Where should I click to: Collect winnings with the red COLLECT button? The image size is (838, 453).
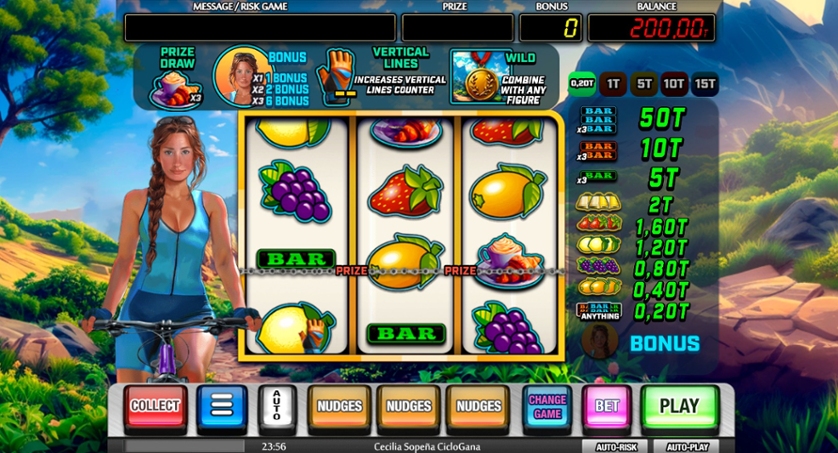coord(155,407)
